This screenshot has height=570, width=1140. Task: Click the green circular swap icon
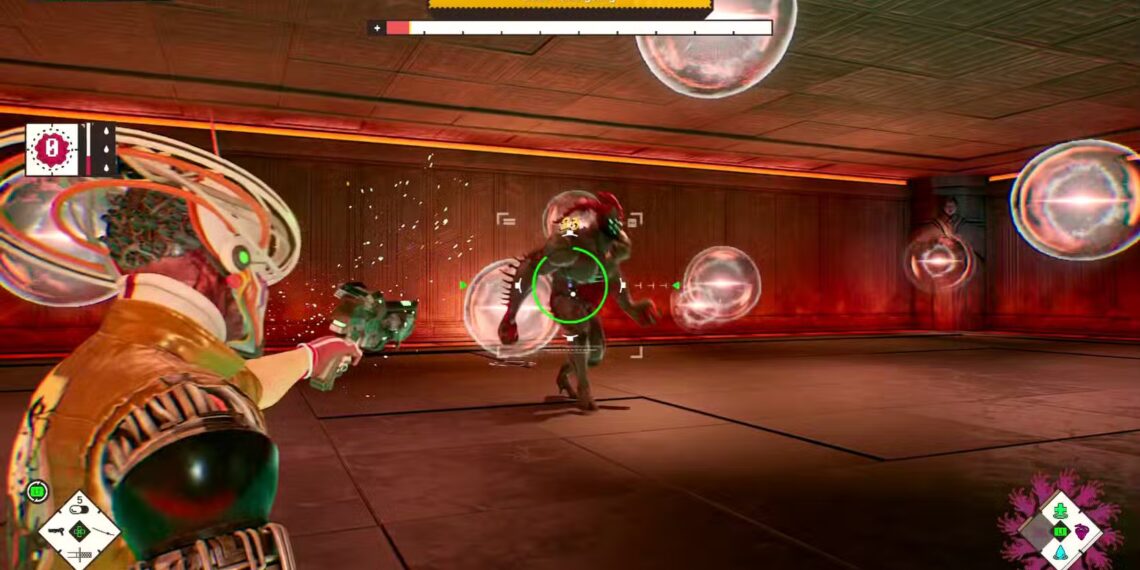[x=39, y=491]
